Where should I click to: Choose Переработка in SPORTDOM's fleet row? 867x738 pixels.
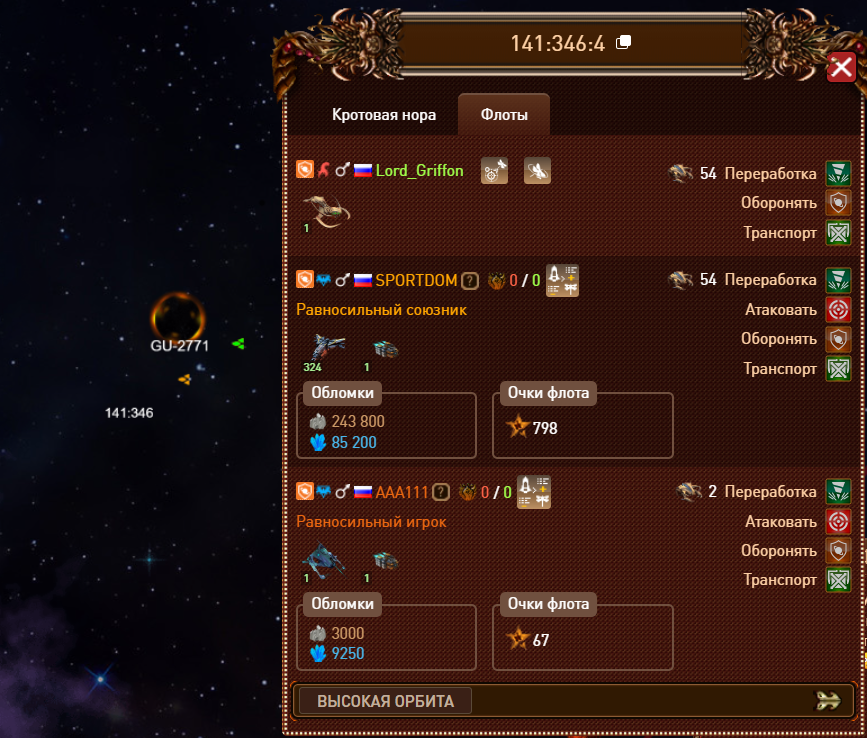tap(837, 280)
